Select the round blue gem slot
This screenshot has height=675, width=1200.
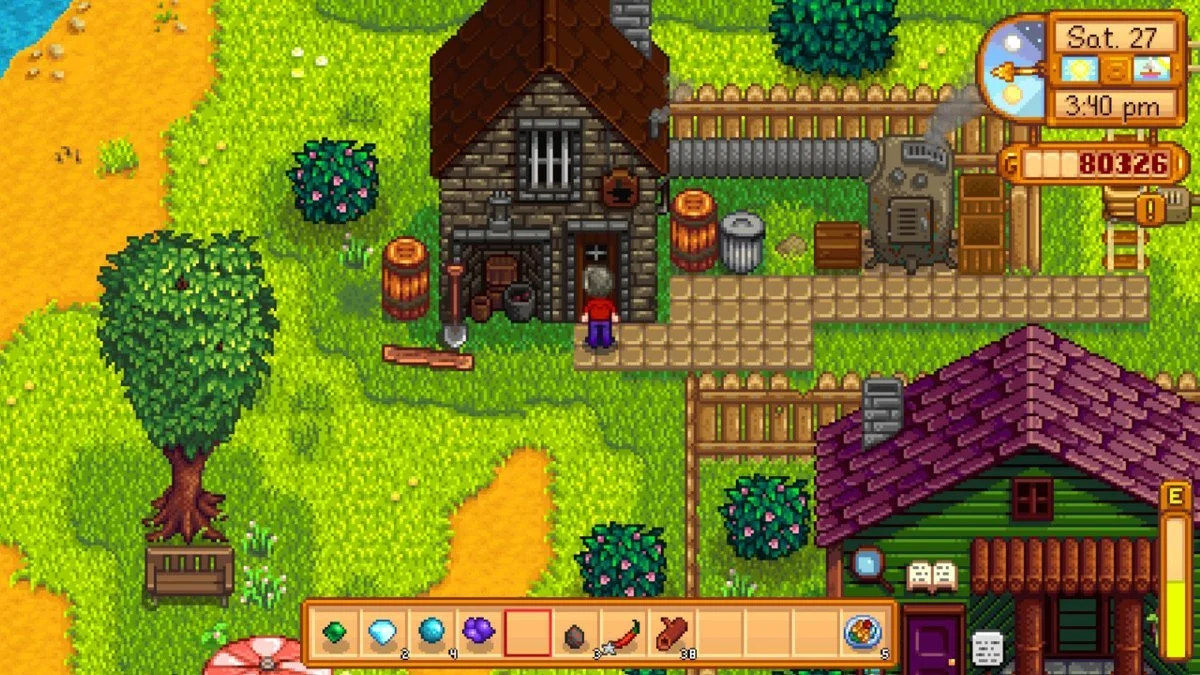tap(431, 633)
